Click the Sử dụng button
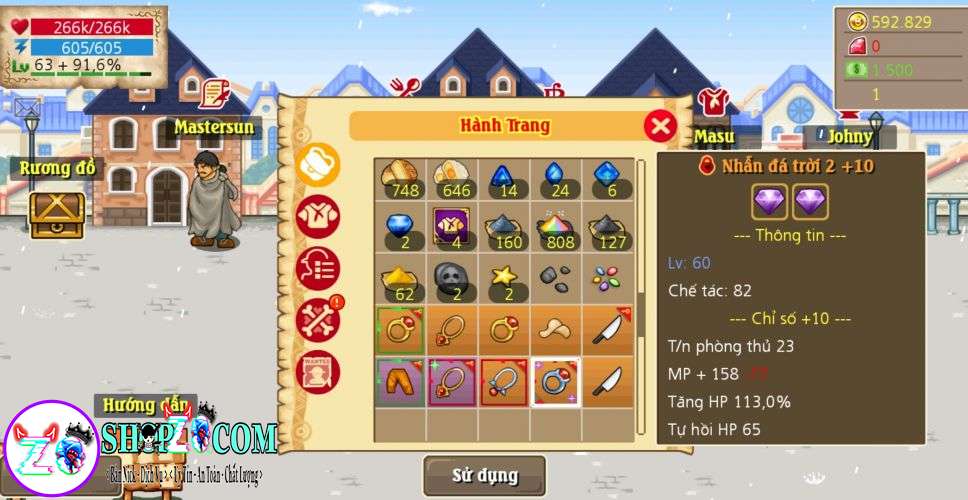The image size is (968, 500). tap(484, 475)
